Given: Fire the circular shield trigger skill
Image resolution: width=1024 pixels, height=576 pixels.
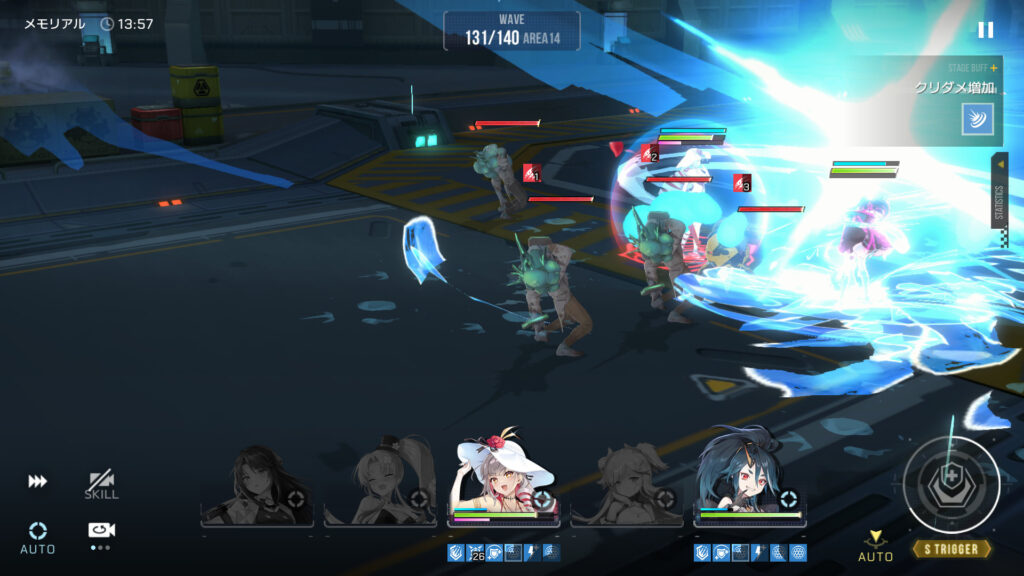Looking at the screenshot, I should [951, 485].
